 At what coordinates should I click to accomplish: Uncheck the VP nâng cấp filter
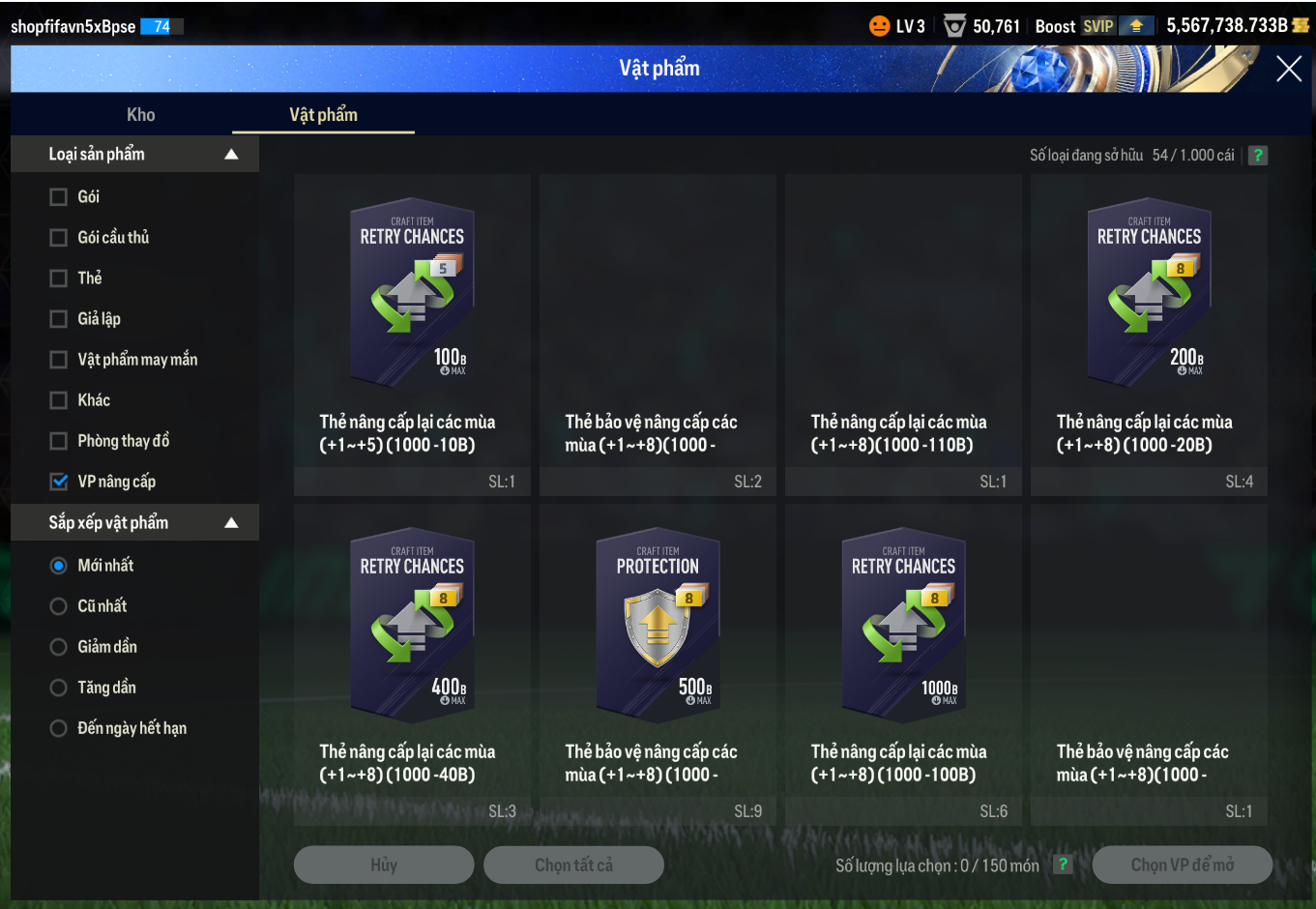click(x=59, y=482)
